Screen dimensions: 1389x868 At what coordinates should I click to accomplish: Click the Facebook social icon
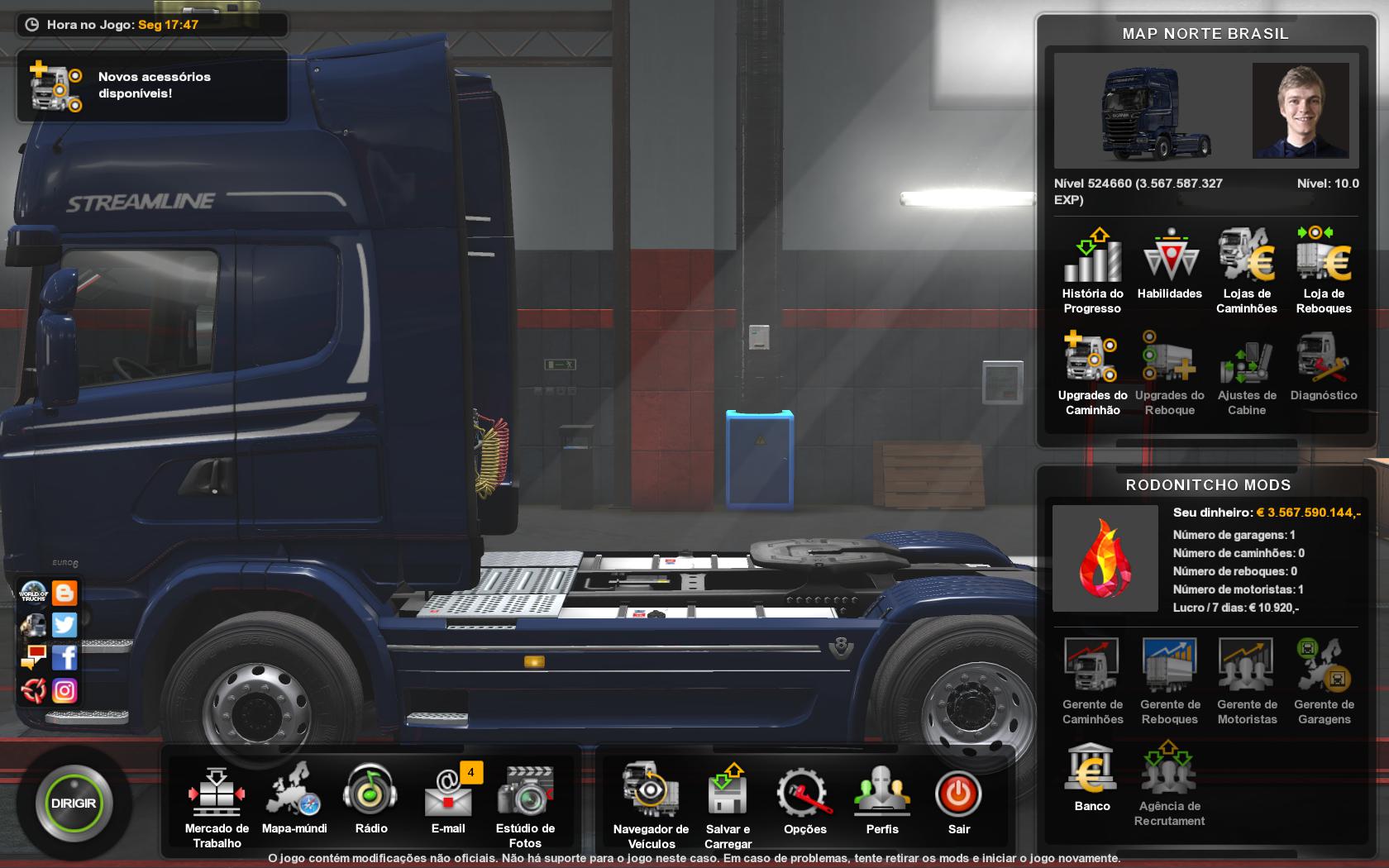tap(64, 657)
